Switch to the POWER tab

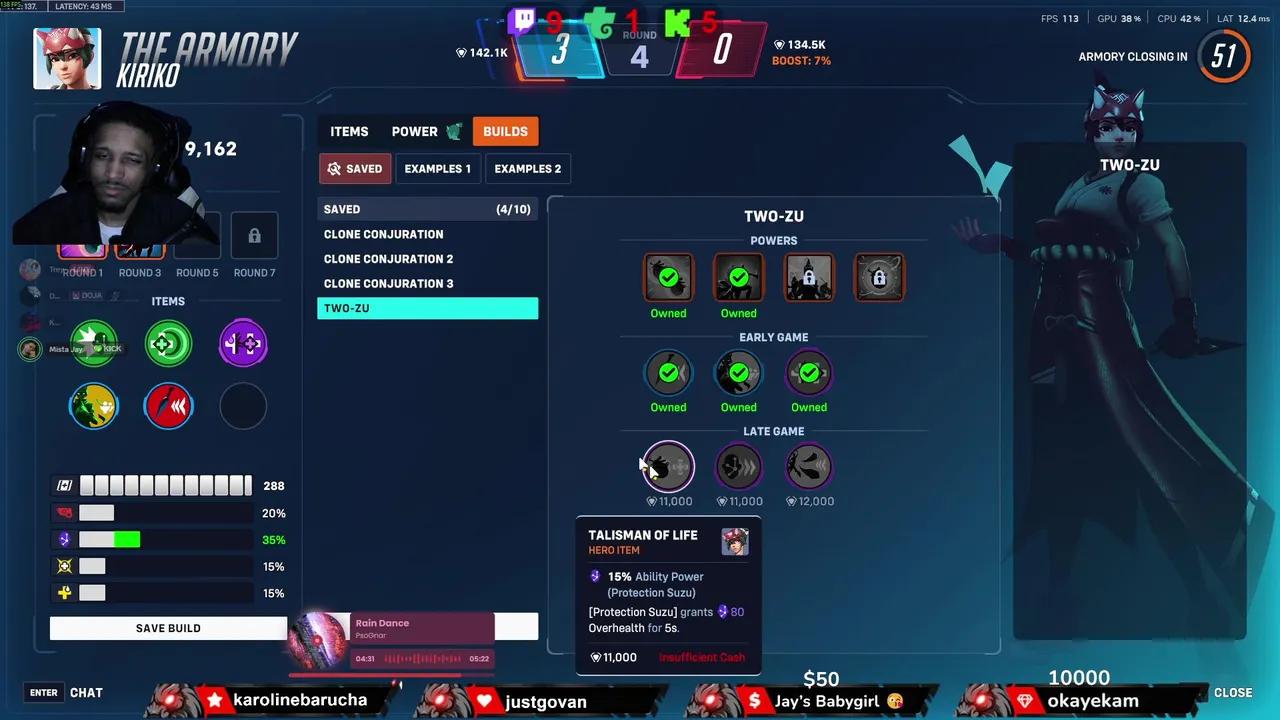[x=414, y=131]
